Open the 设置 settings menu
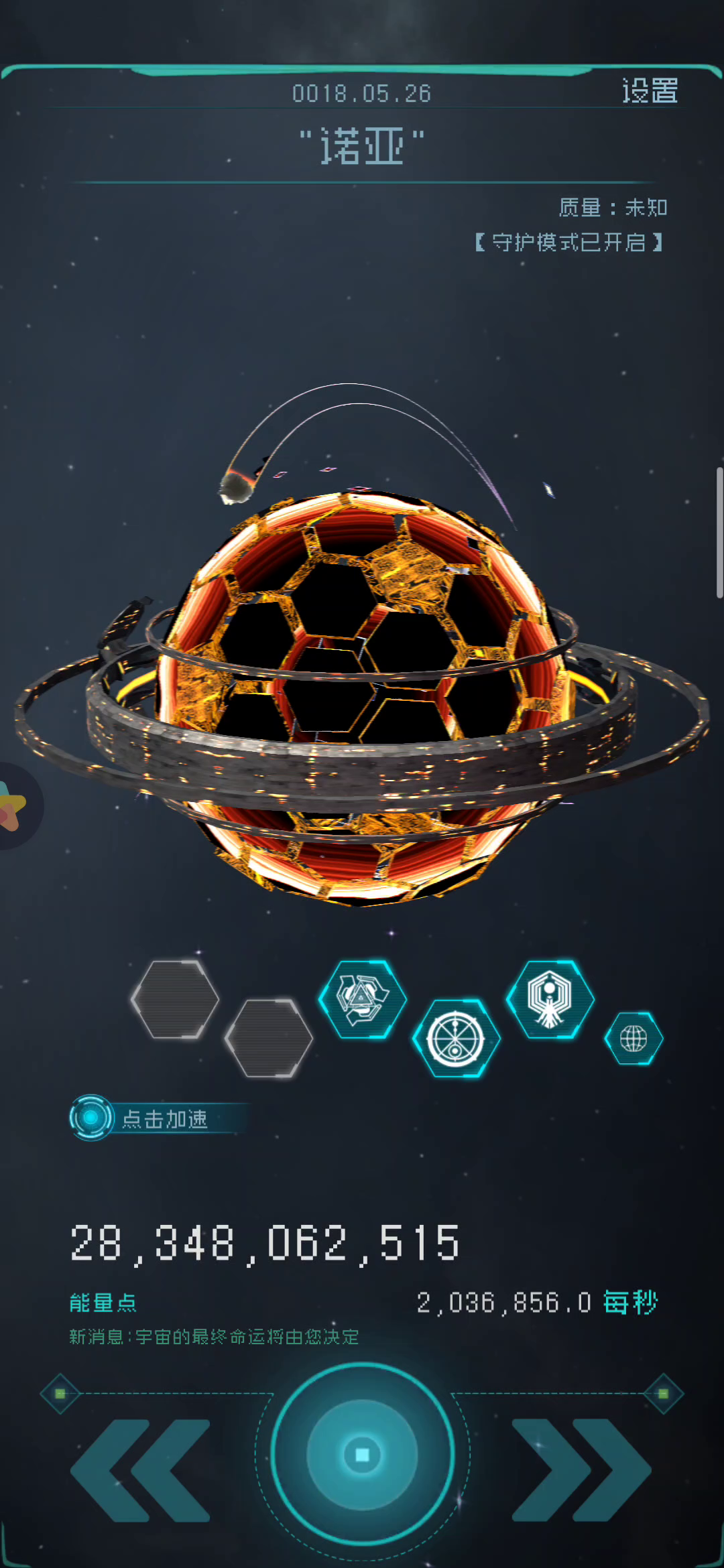Screen dimensions: 724x1568 tap(650, 91)
